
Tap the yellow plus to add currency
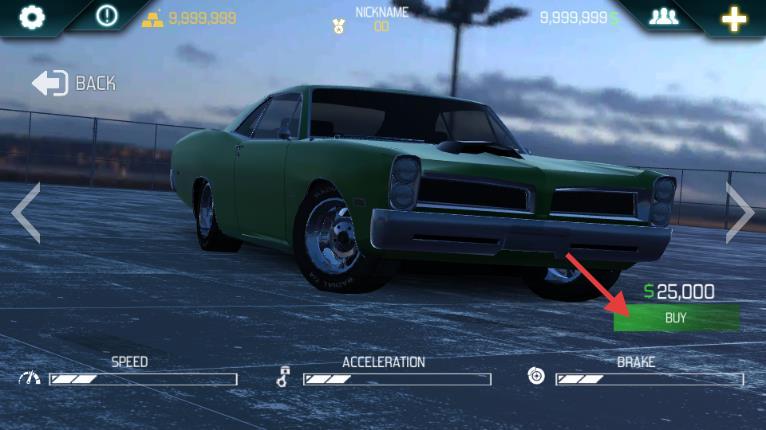click(x=734, y=17)
